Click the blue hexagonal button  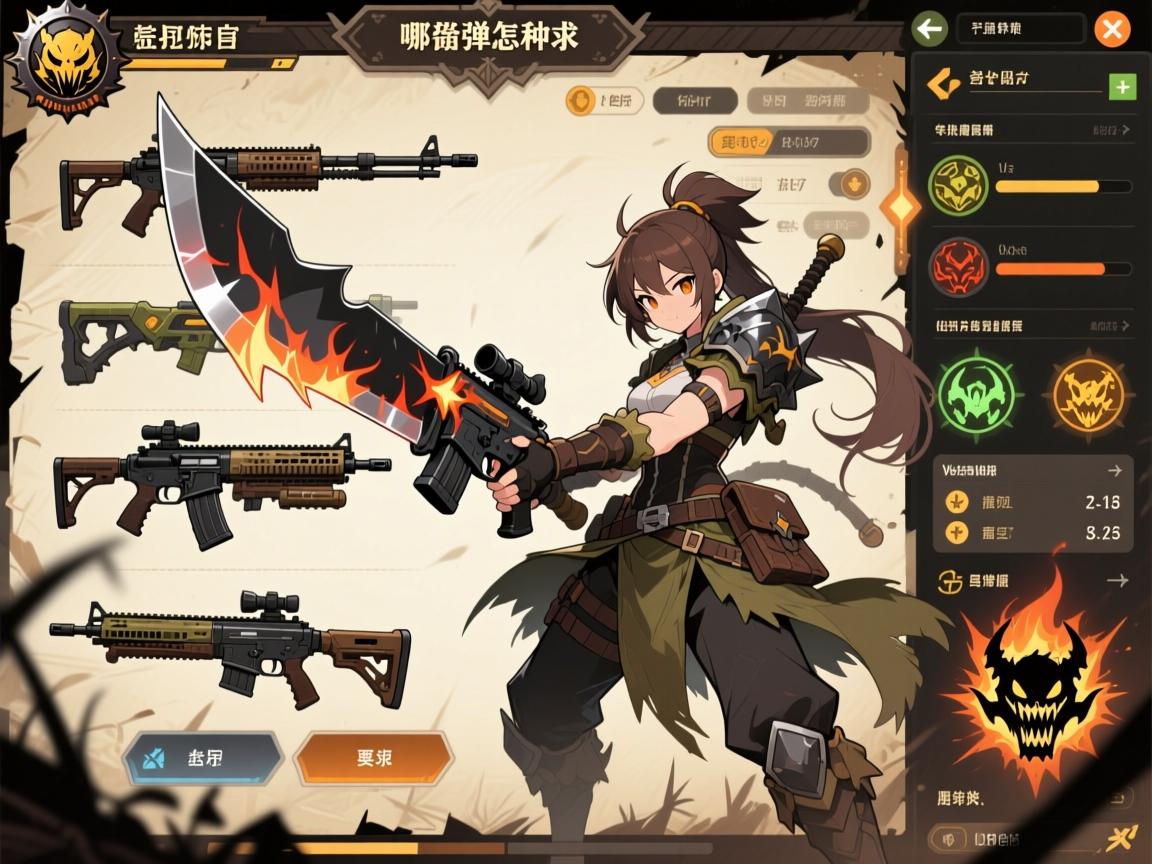[x=203, y=757]
